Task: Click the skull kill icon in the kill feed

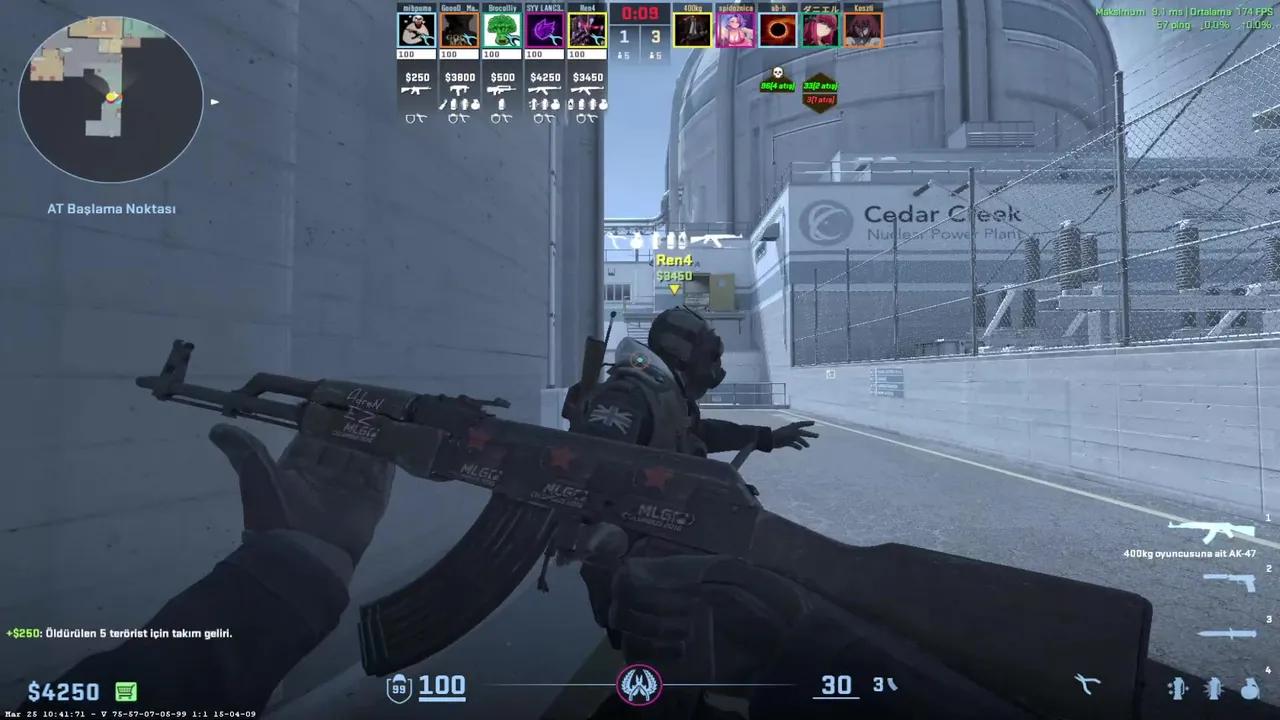Action: pyautogui.click(x=777, y=72)
